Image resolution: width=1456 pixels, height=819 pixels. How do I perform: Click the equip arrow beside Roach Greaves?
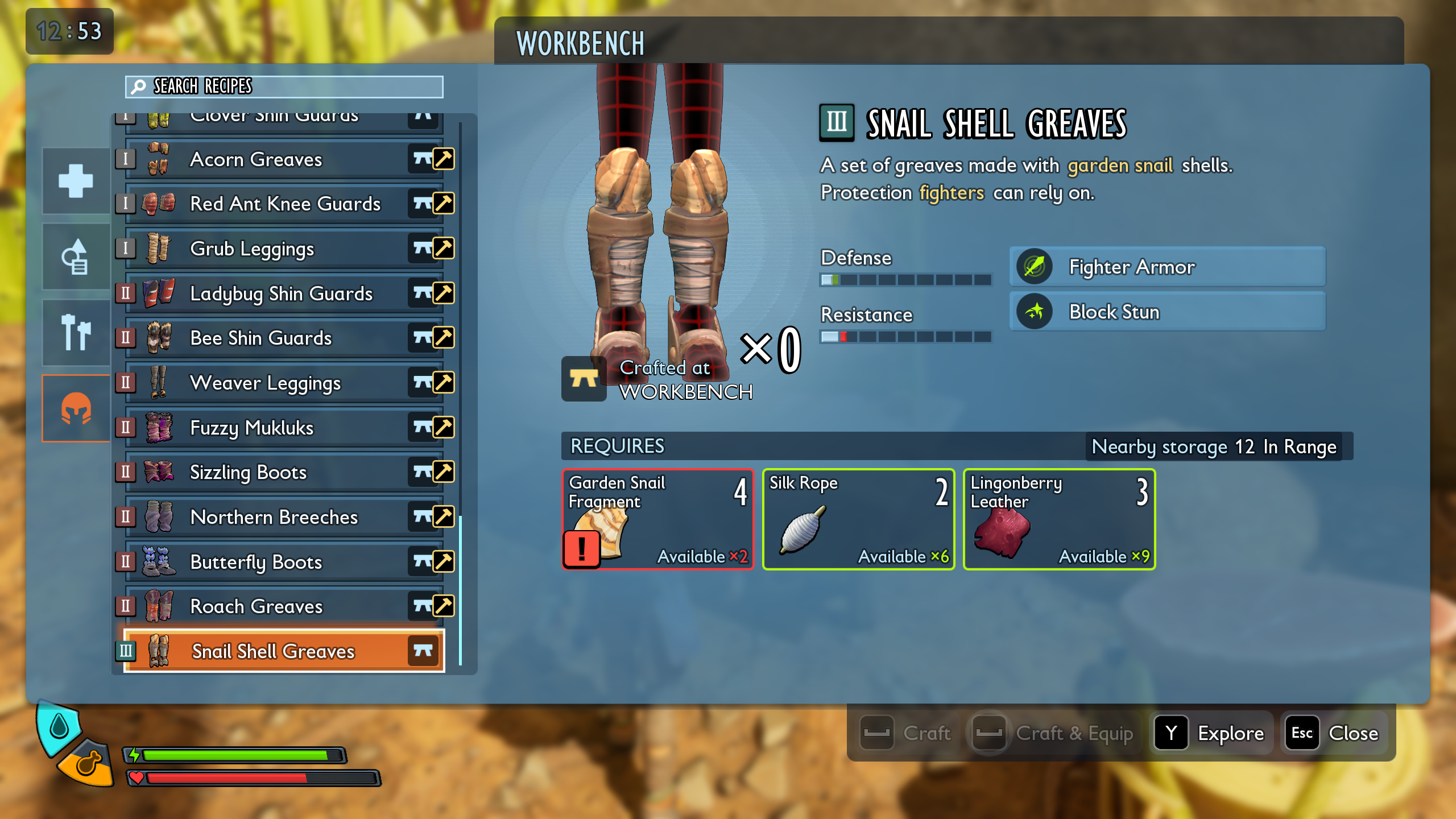click(444, 606)
